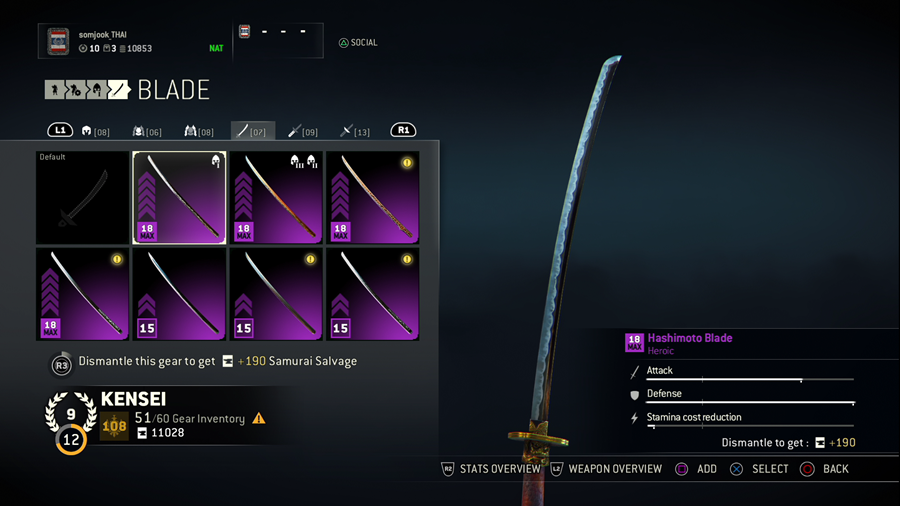Viewport: 900px width, 506px height.
Task: Select the blade tab marked 07
Action: click(252, 131)
